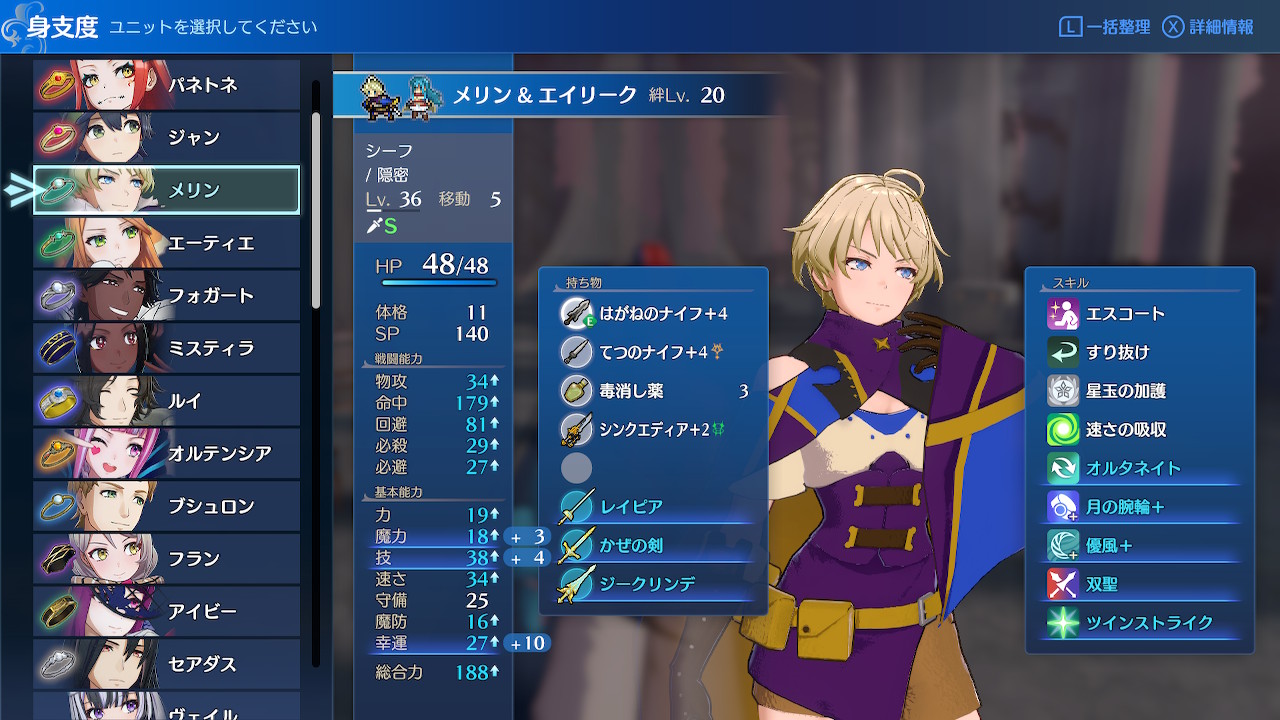Choose the てつのナイフ+4 item
The image size is (1280, 720).
(653, 352)
